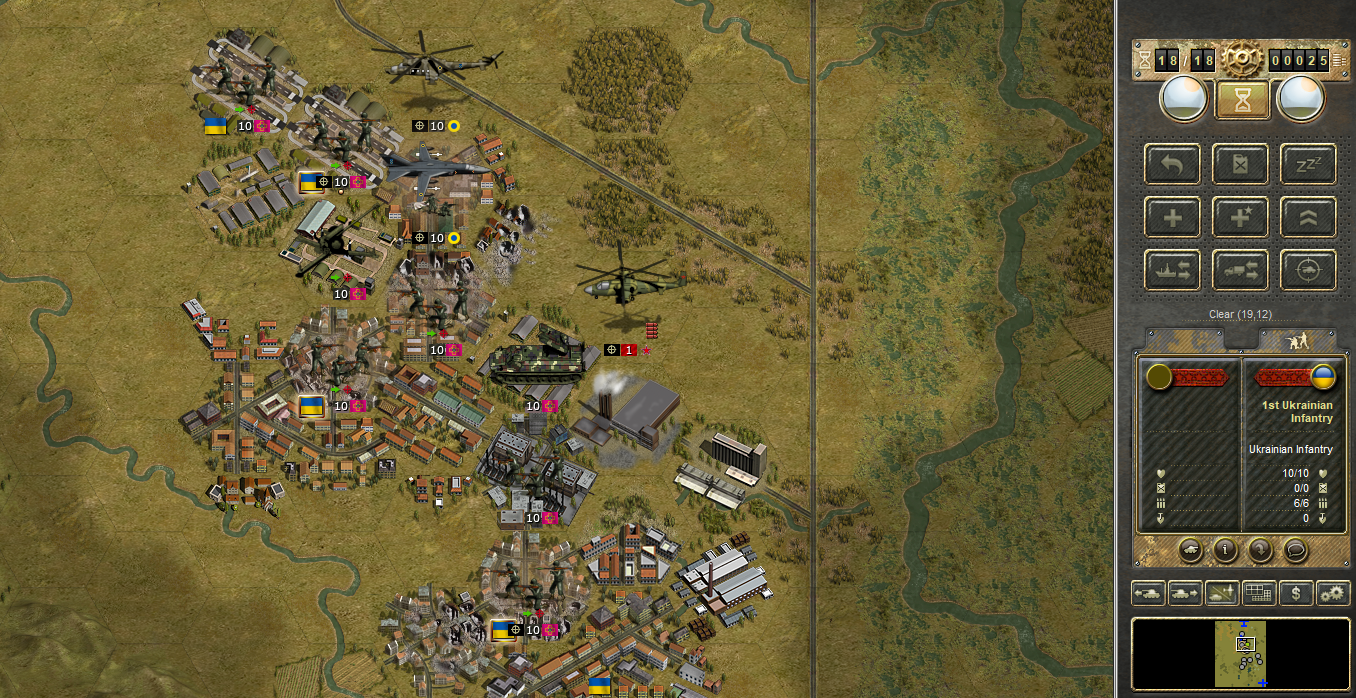Screen dimensions: 1356x698
Task: Click the ship embark button
Action: 1173,270
